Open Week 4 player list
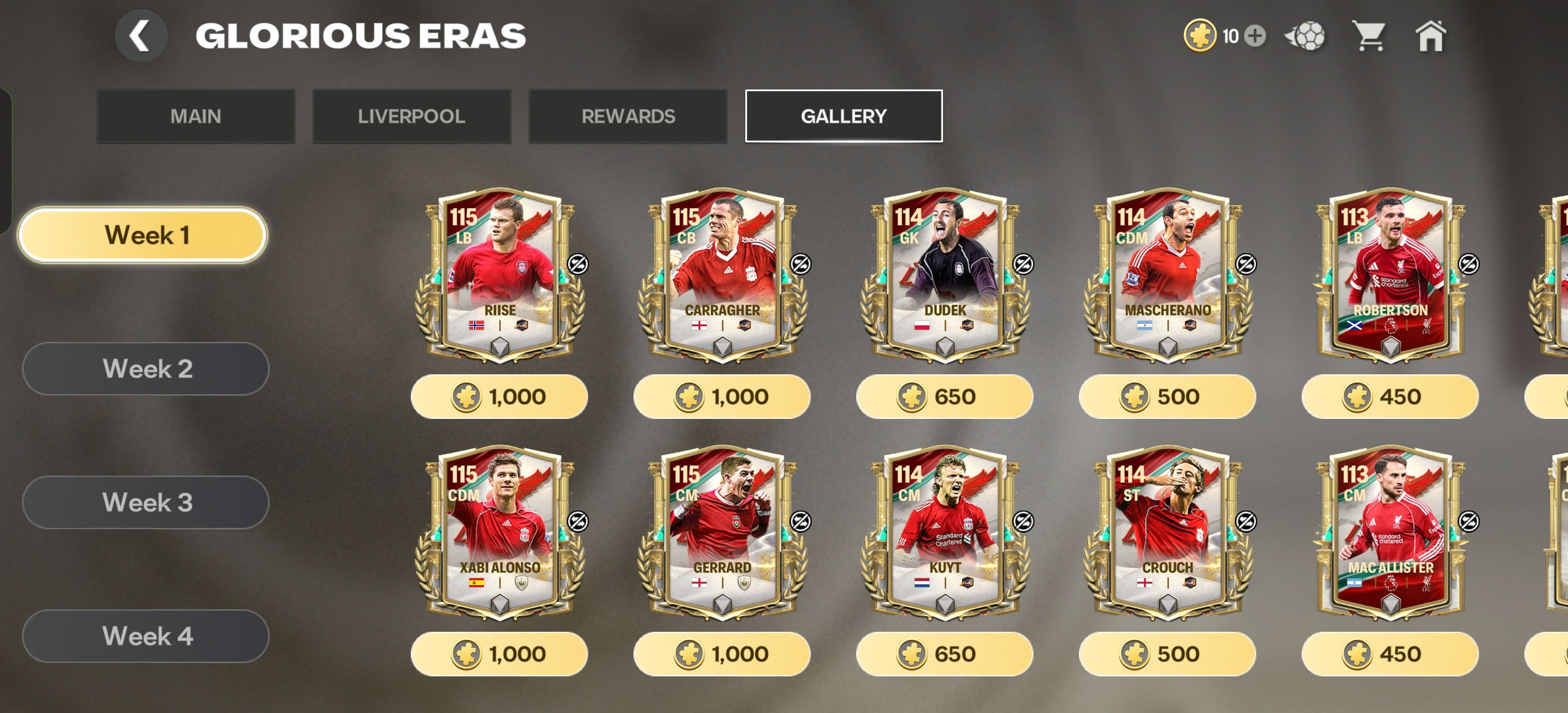This screenshot has width=1568, height=713. coord(146,636)
